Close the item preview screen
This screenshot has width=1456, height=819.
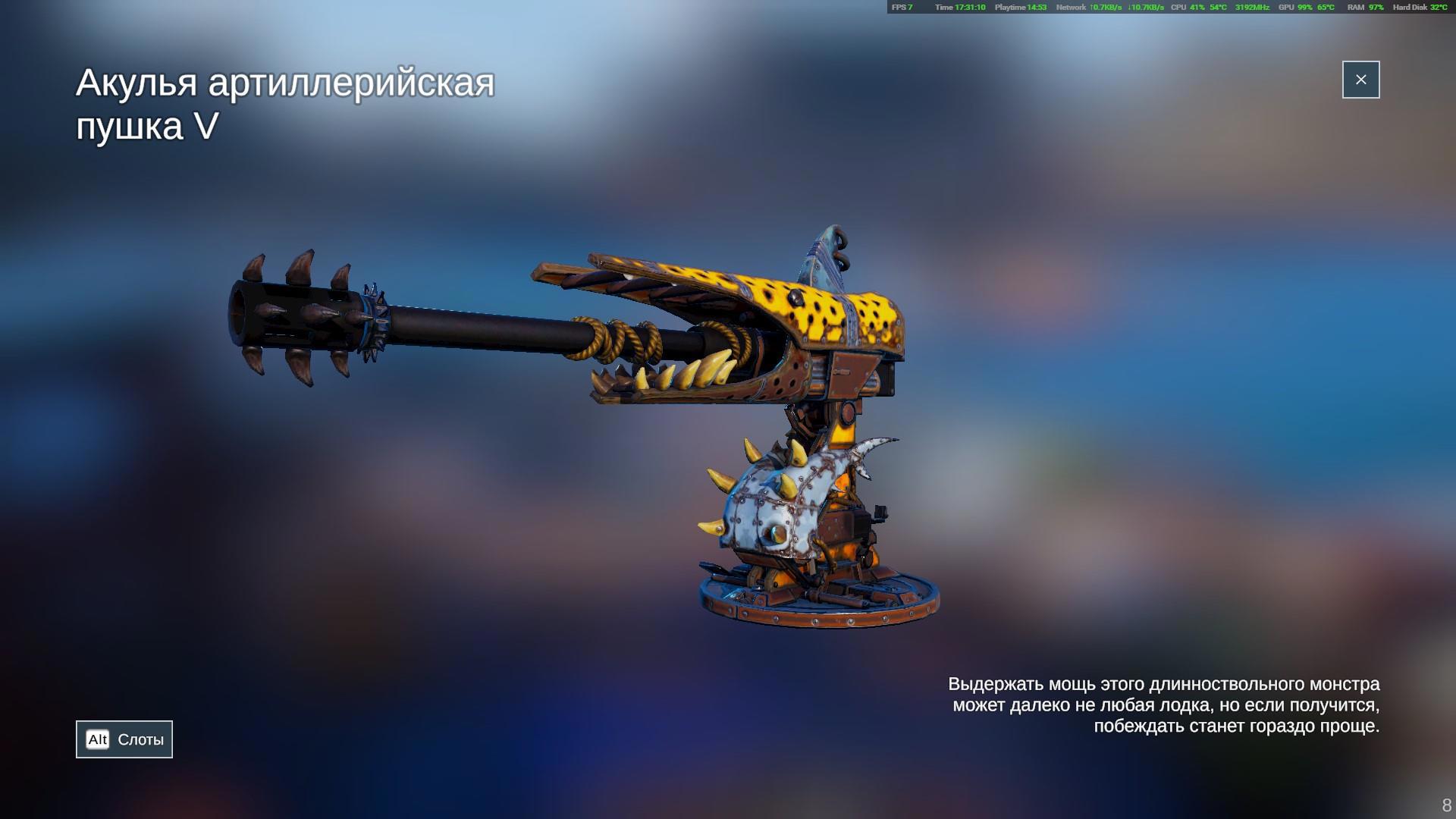1360,80
